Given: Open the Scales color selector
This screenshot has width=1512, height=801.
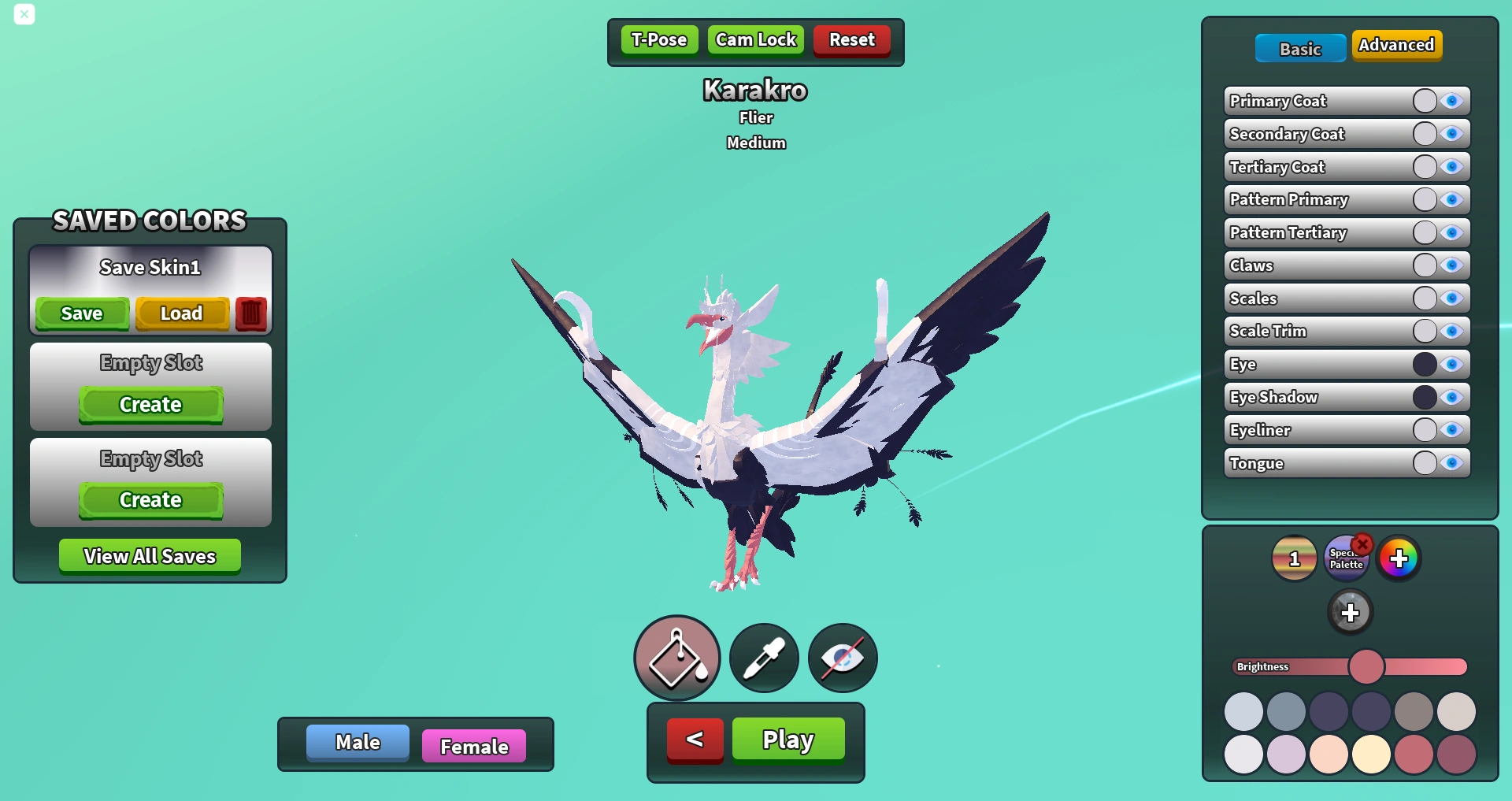Looking at the screenshot, I should (x=1424, y=298).
